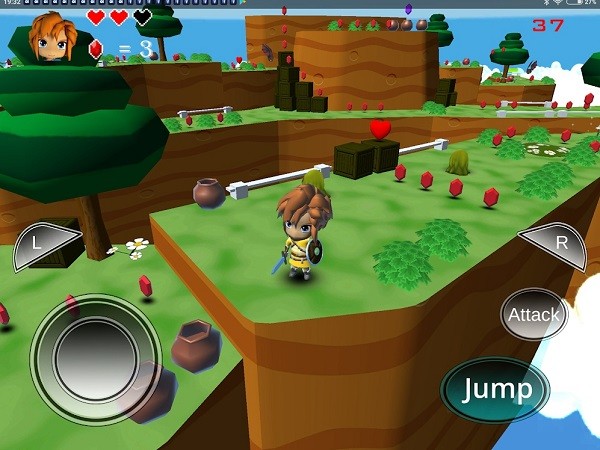Screen dimensions: 600x450
Task: Tap the Jump button
Action: pyautogui.click(x=495, y=389)
